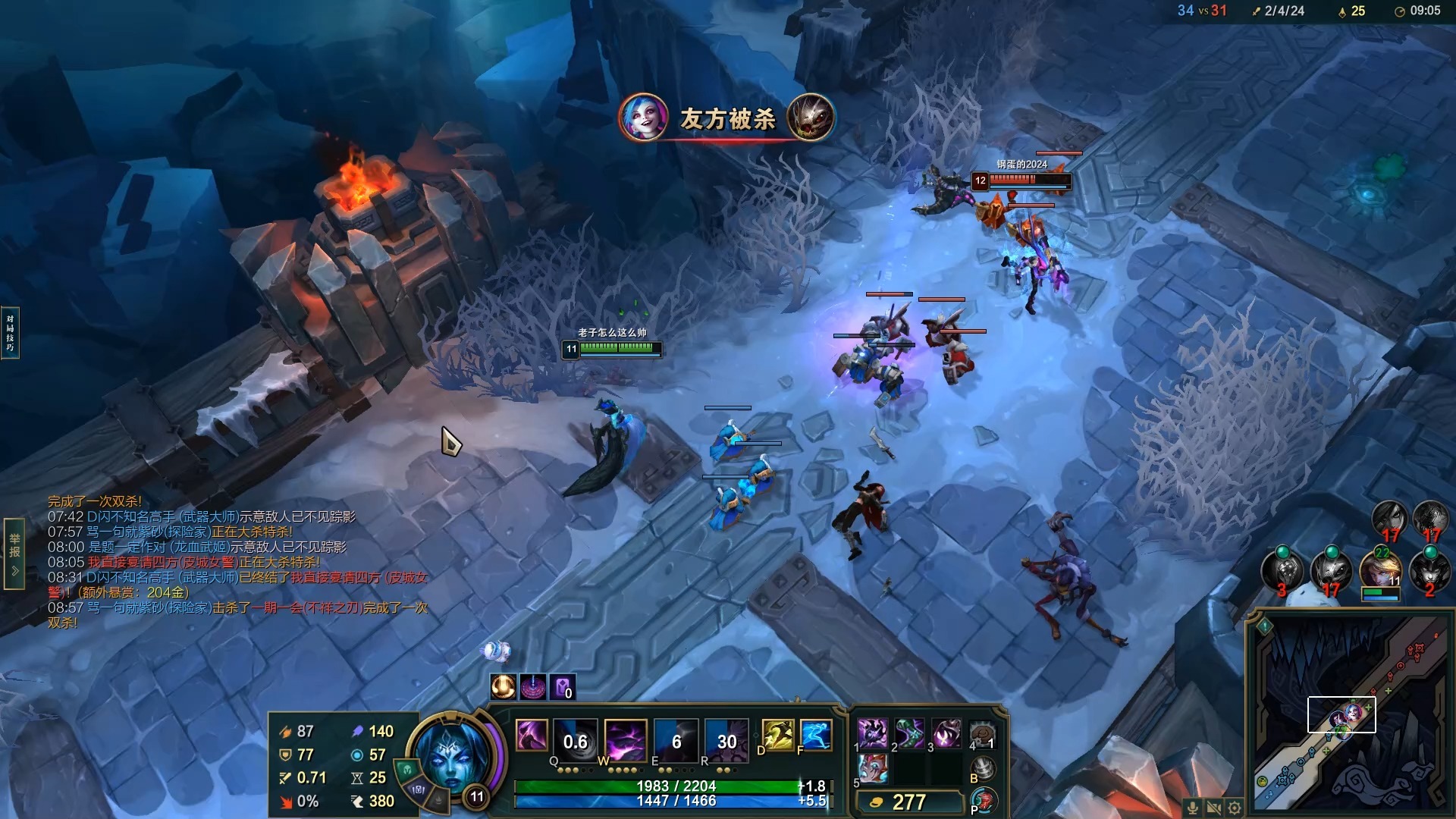Inspect the passive ability icon
1456x819 pixels.
(x=531, y=736)
